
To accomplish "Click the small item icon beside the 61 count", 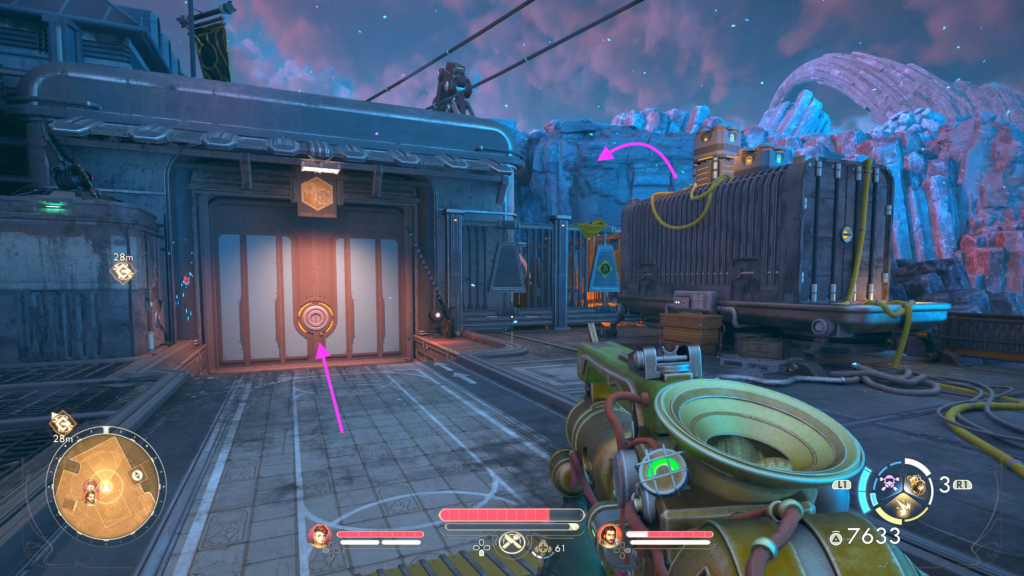I will coord(541,547).
